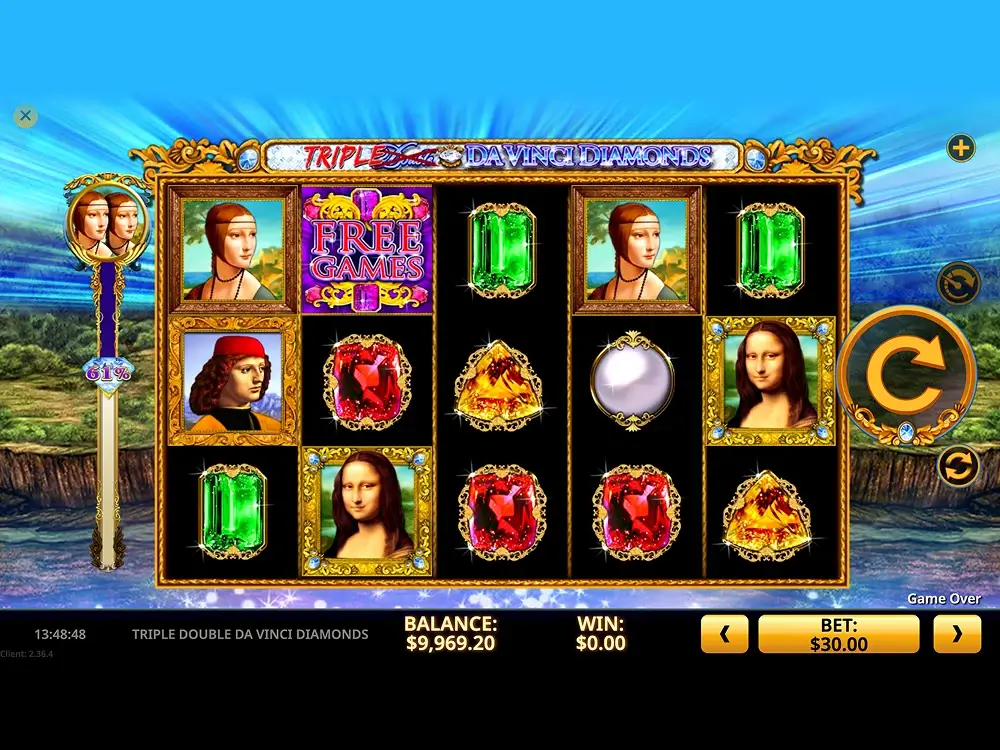Click the BET $30.00 button

tap(838, 634)
